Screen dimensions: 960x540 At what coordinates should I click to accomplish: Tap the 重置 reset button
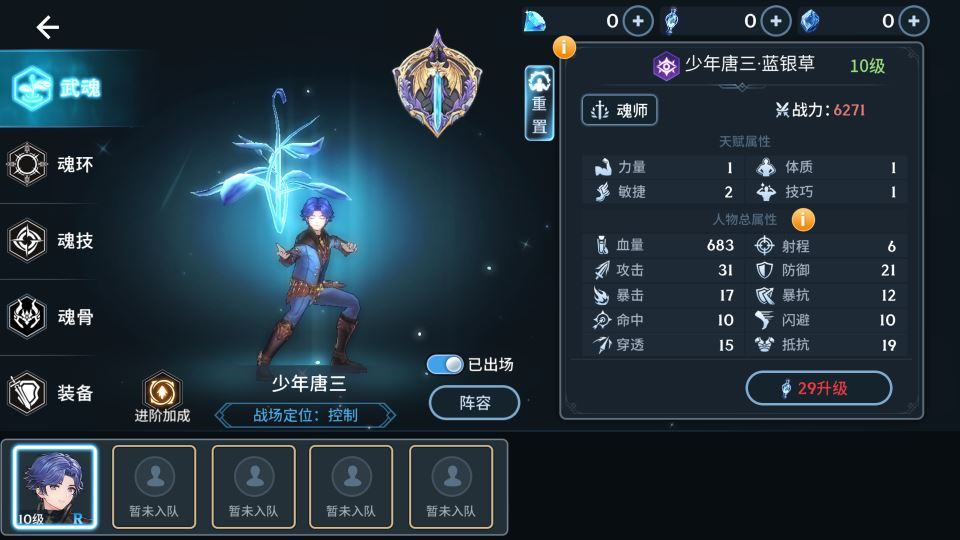[x=539, y=104]
